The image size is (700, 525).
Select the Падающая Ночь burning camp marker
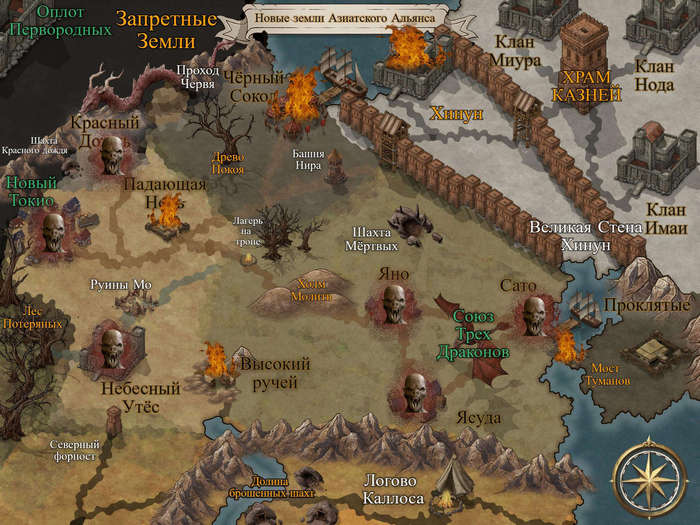coord(168,215)
